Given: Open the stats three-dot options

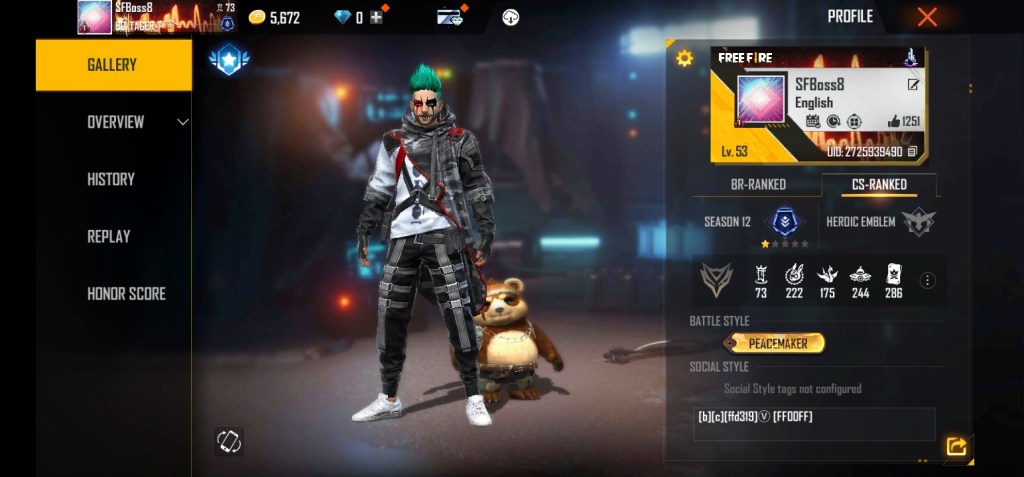Looking at the screenshot, I should click(928, 280).
